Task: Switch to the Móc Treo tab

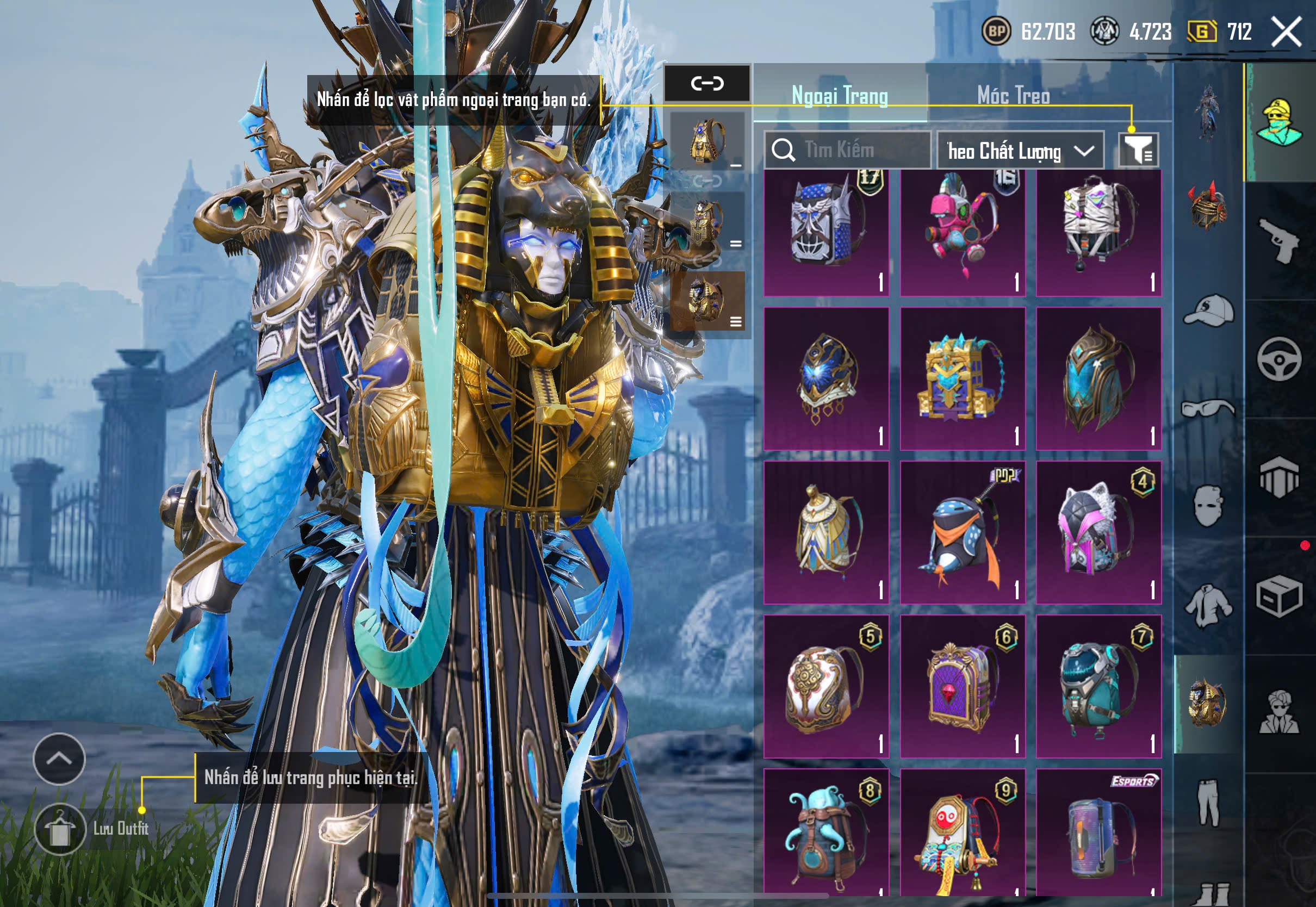Action: 1013,95
